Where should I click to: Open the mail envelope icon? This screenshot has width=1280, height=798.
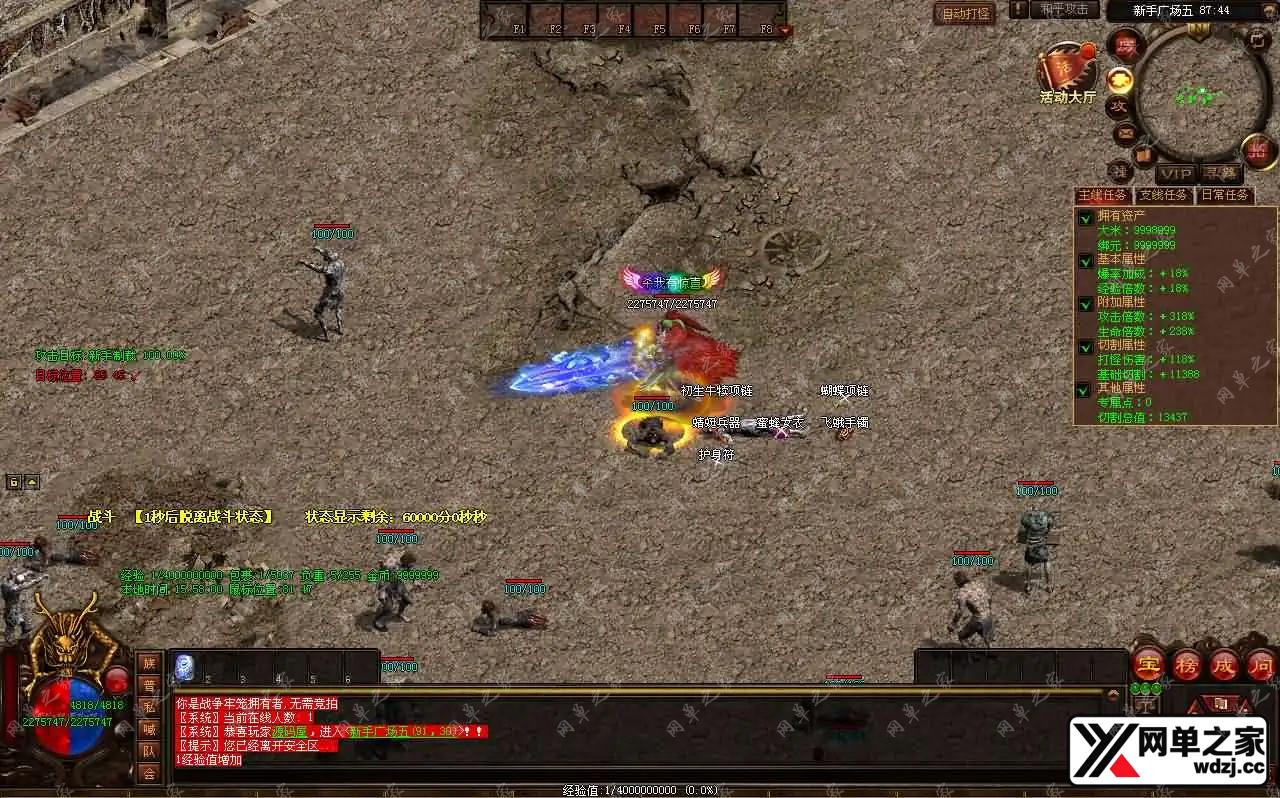[x=1126, y=132]
